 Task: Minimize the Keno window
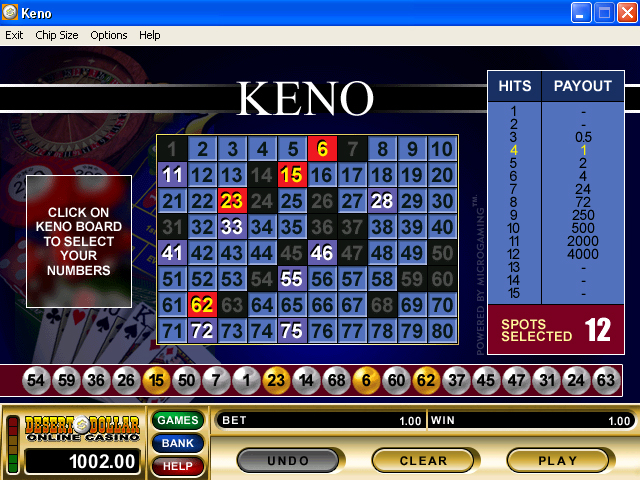click(582, 13)
